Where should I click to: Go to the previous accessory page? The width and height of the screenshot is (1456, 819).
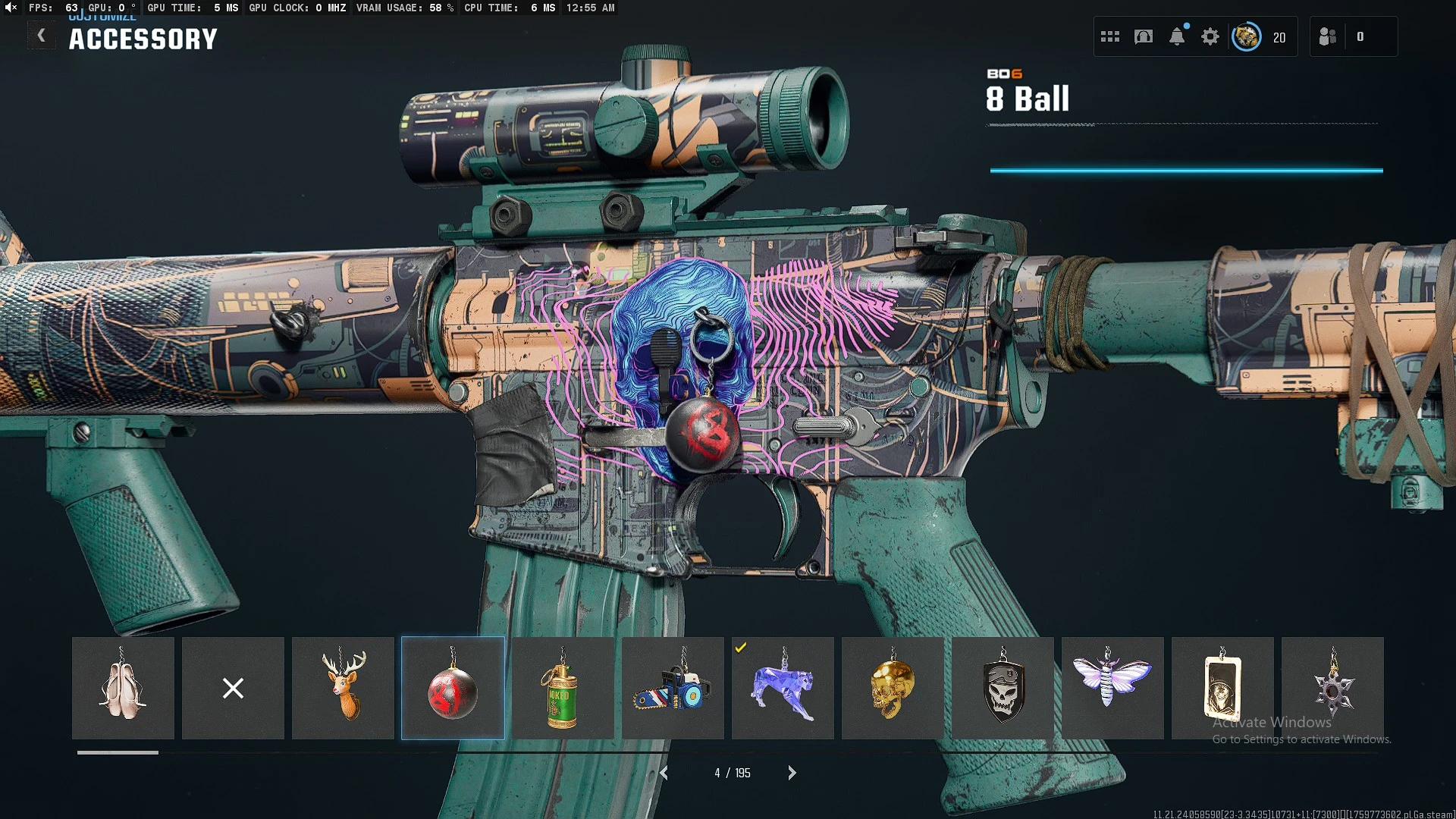[x=664, y=773]
